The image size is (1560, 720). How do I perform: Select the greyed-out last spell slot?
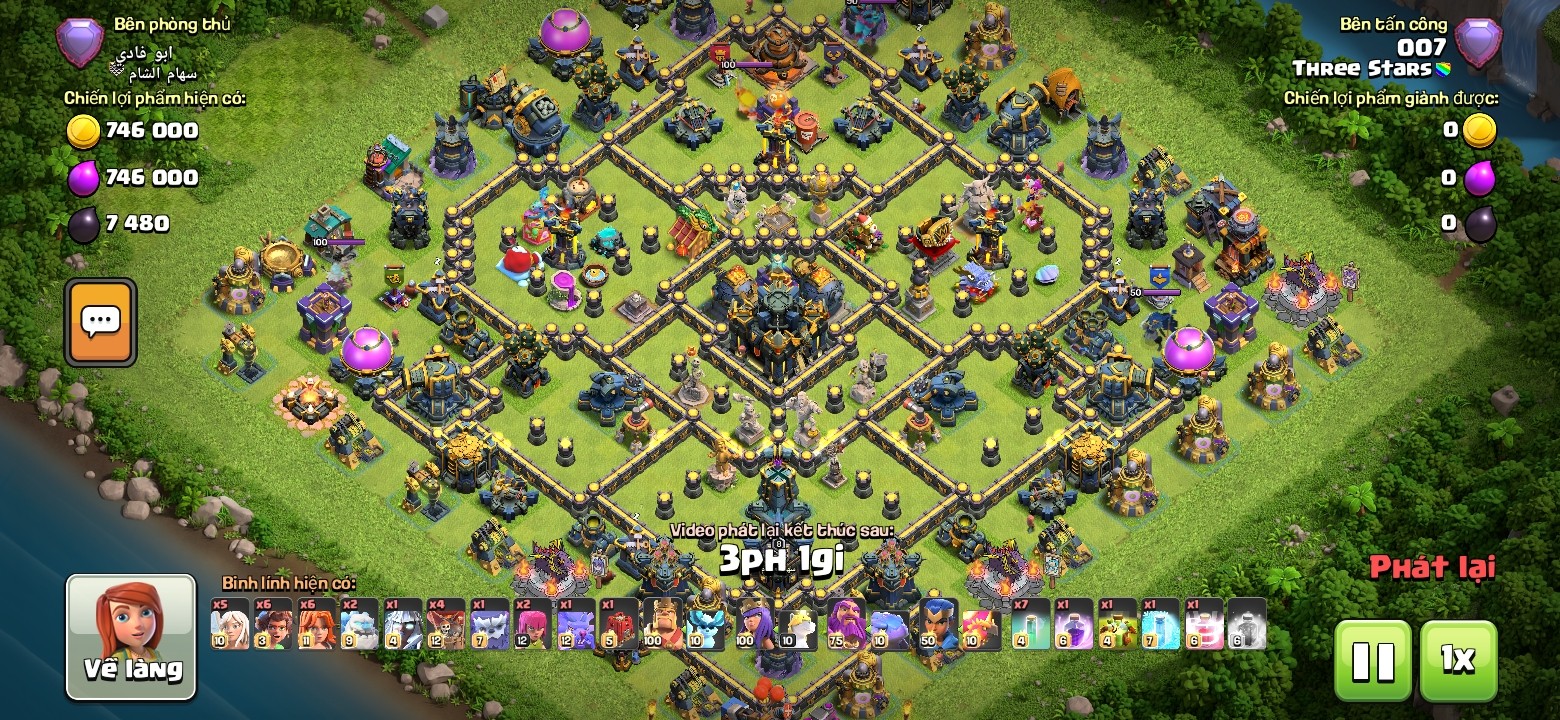[1247, 625]
